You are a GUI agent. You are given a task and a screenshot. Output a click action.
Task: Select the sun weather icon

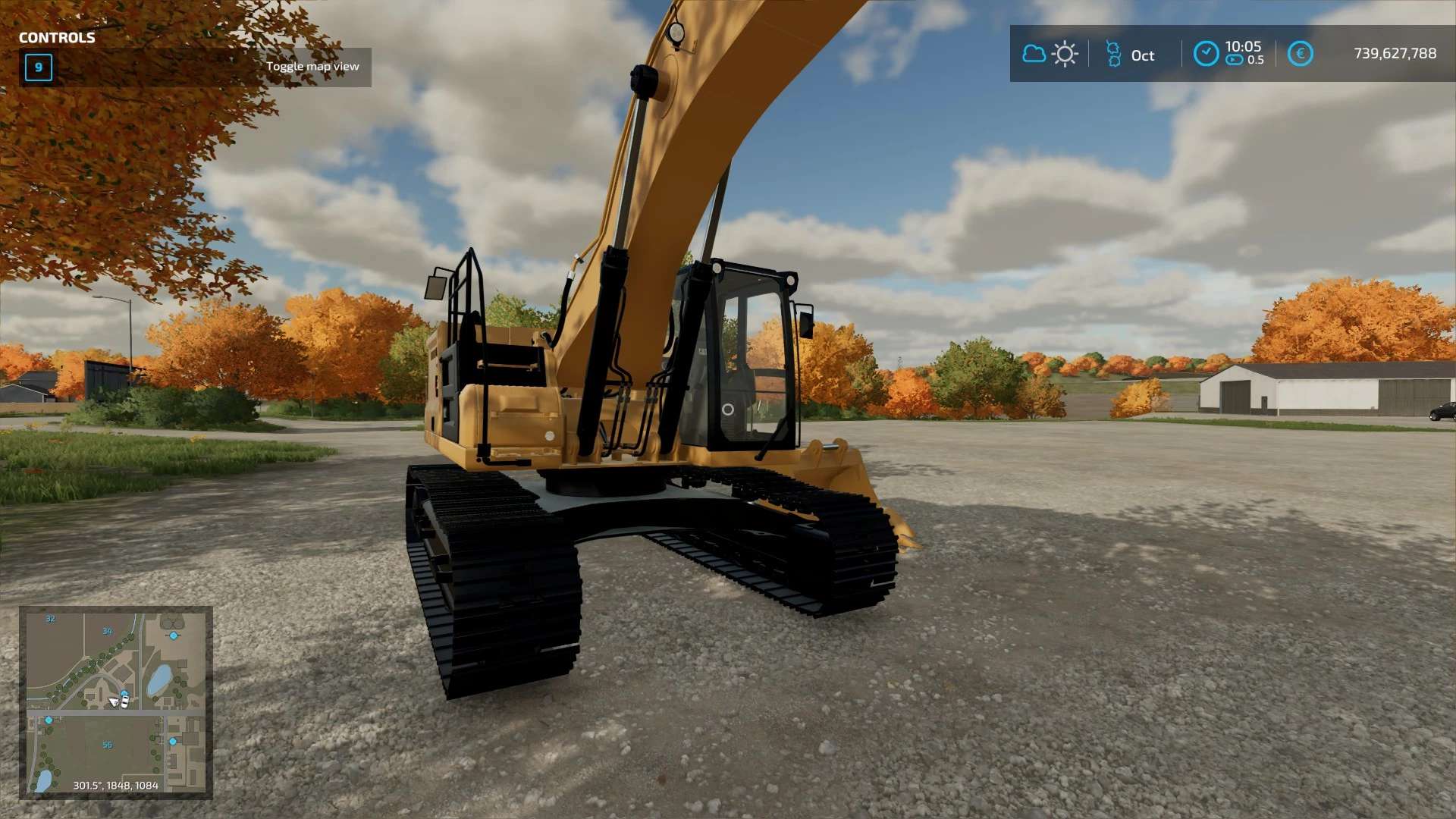pyautogui.click(x=1065, y=54)
